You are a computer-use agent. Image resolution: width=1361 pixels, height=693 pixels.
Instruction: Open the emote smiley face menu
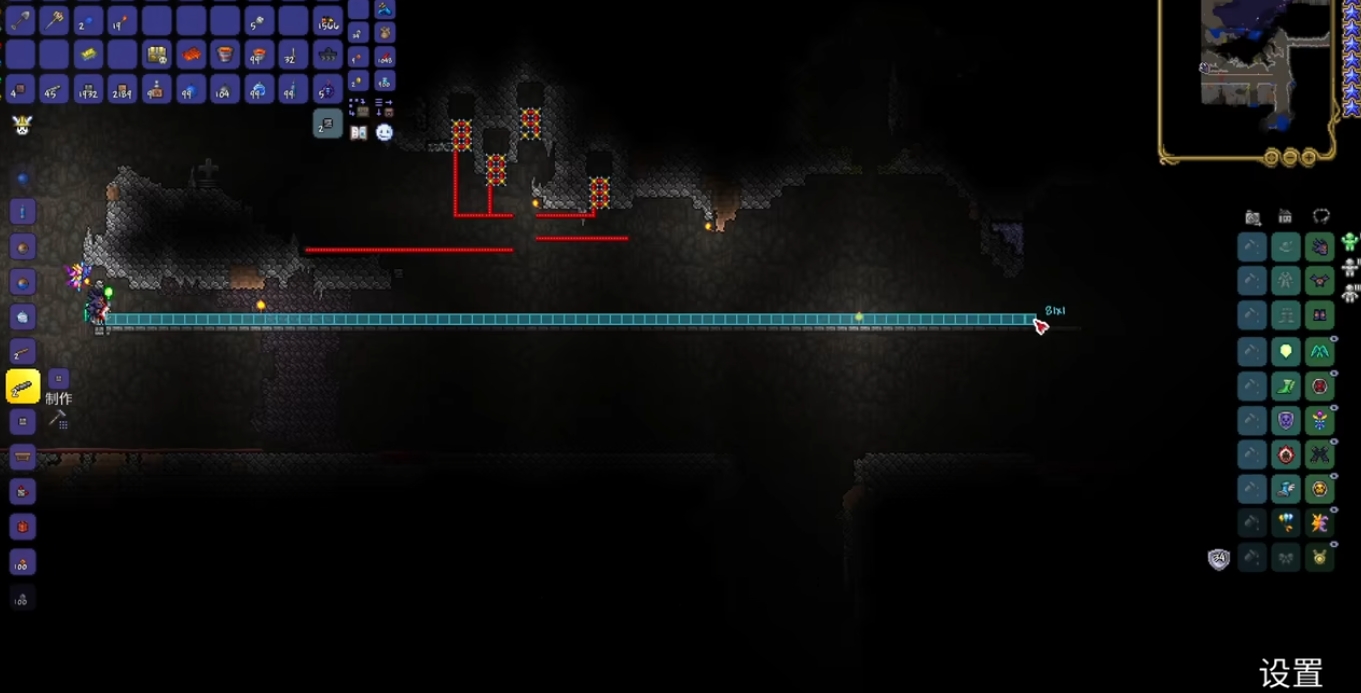[x=384, y=132]
